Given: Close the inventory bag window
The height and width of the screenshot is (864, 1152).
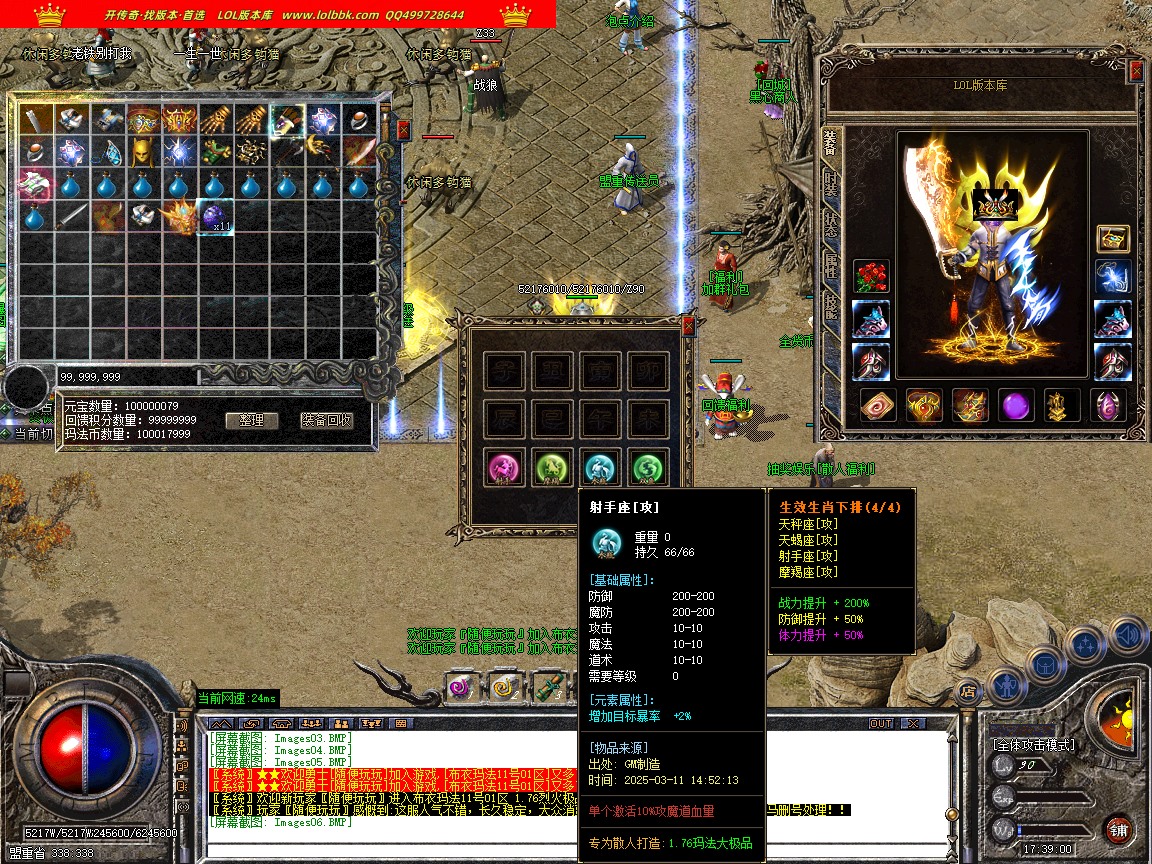Looking at the screenshot, I should pos(403,130).
